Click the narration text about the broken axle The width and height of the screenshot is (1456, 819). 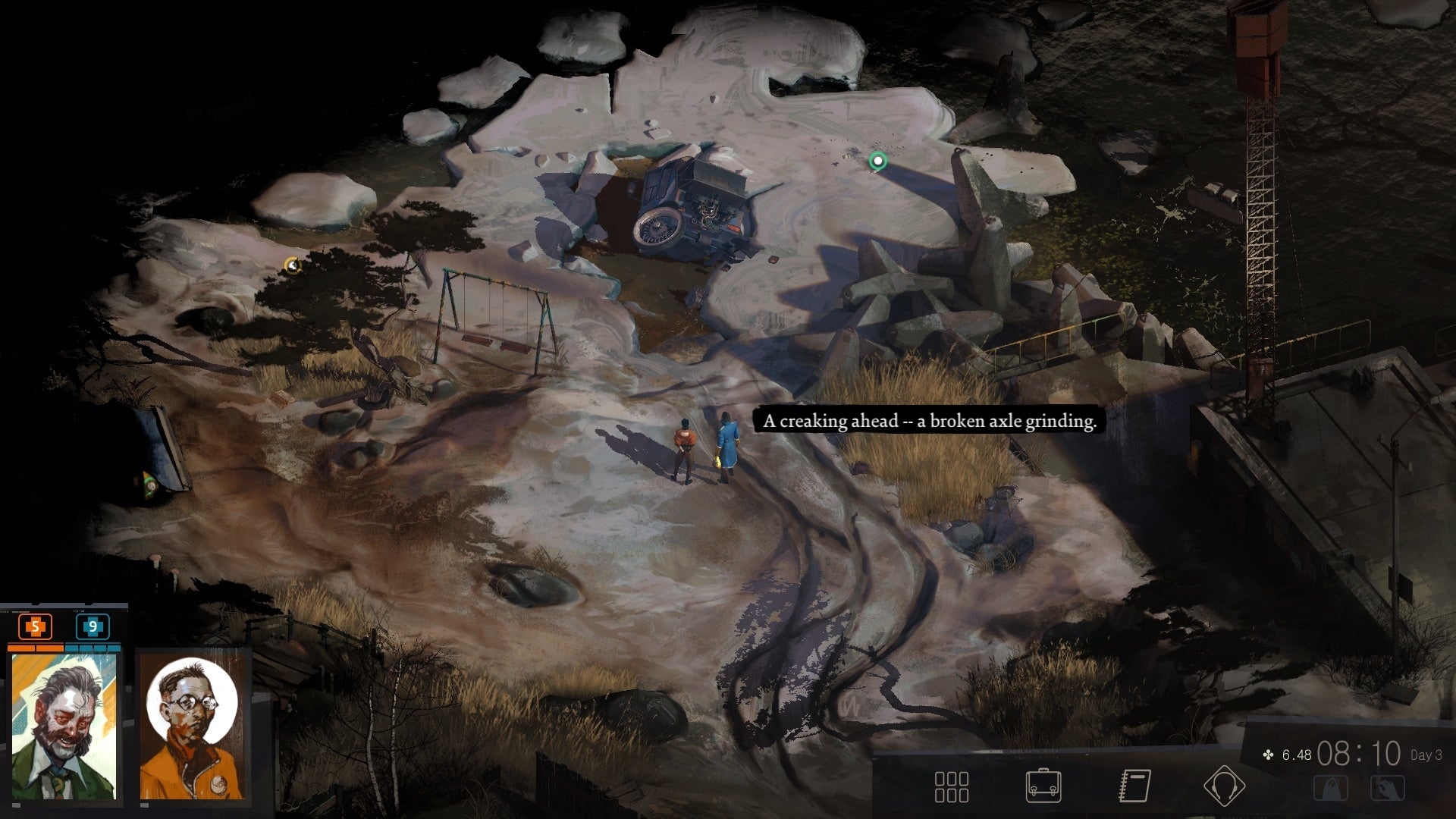pos(927,422)
